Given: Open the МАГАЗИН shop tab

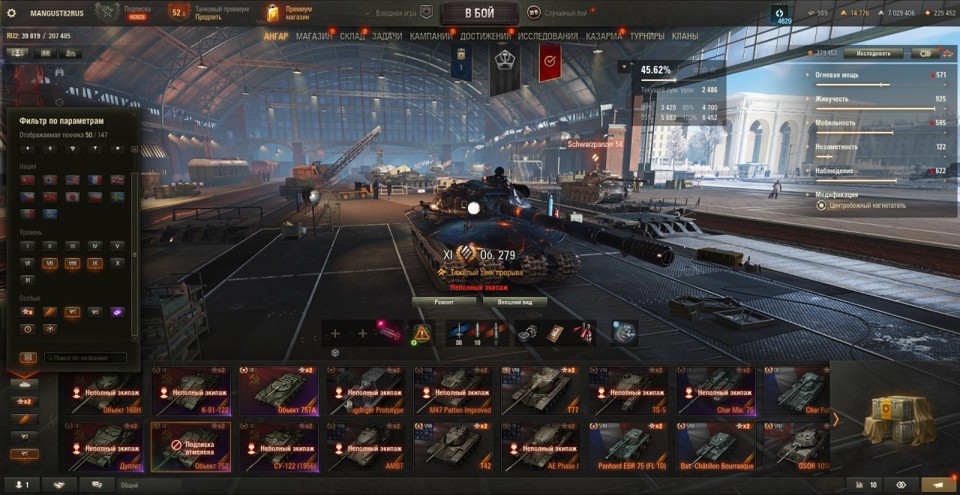Looking at the screenshot, I should 314,37.
